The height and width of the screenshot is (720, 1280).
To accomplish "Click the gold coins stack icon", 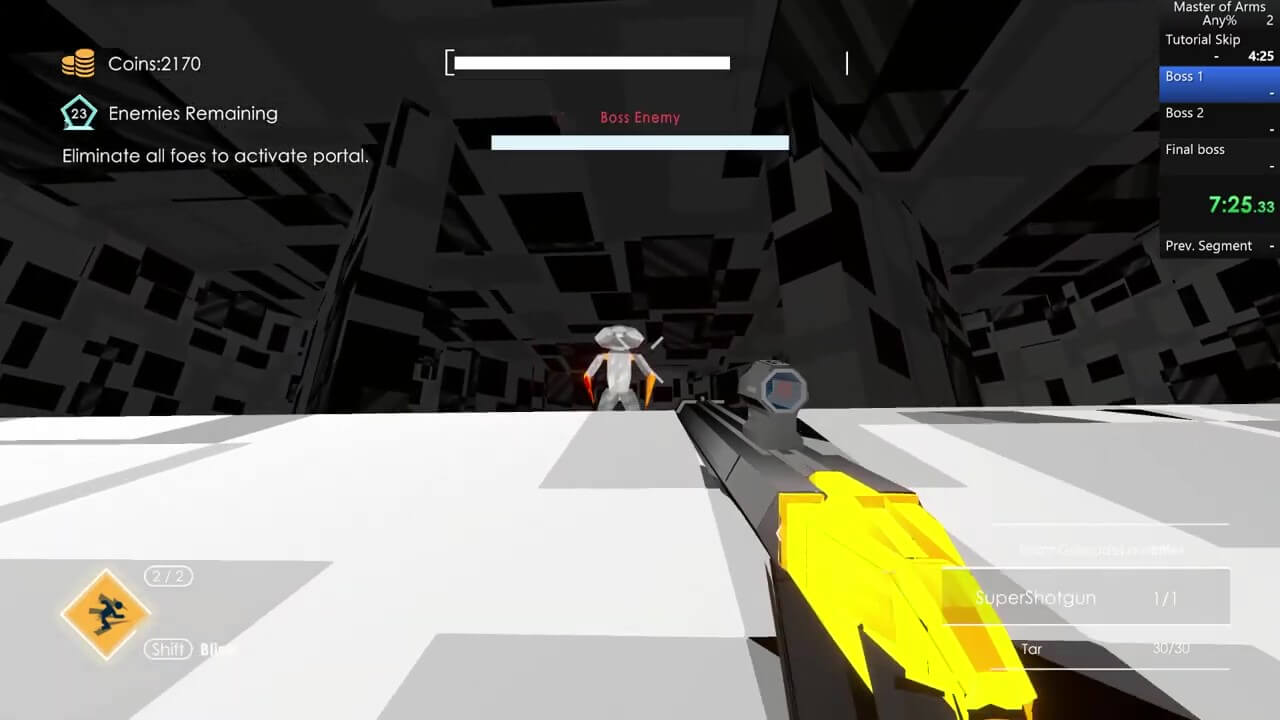I will 78,64.
